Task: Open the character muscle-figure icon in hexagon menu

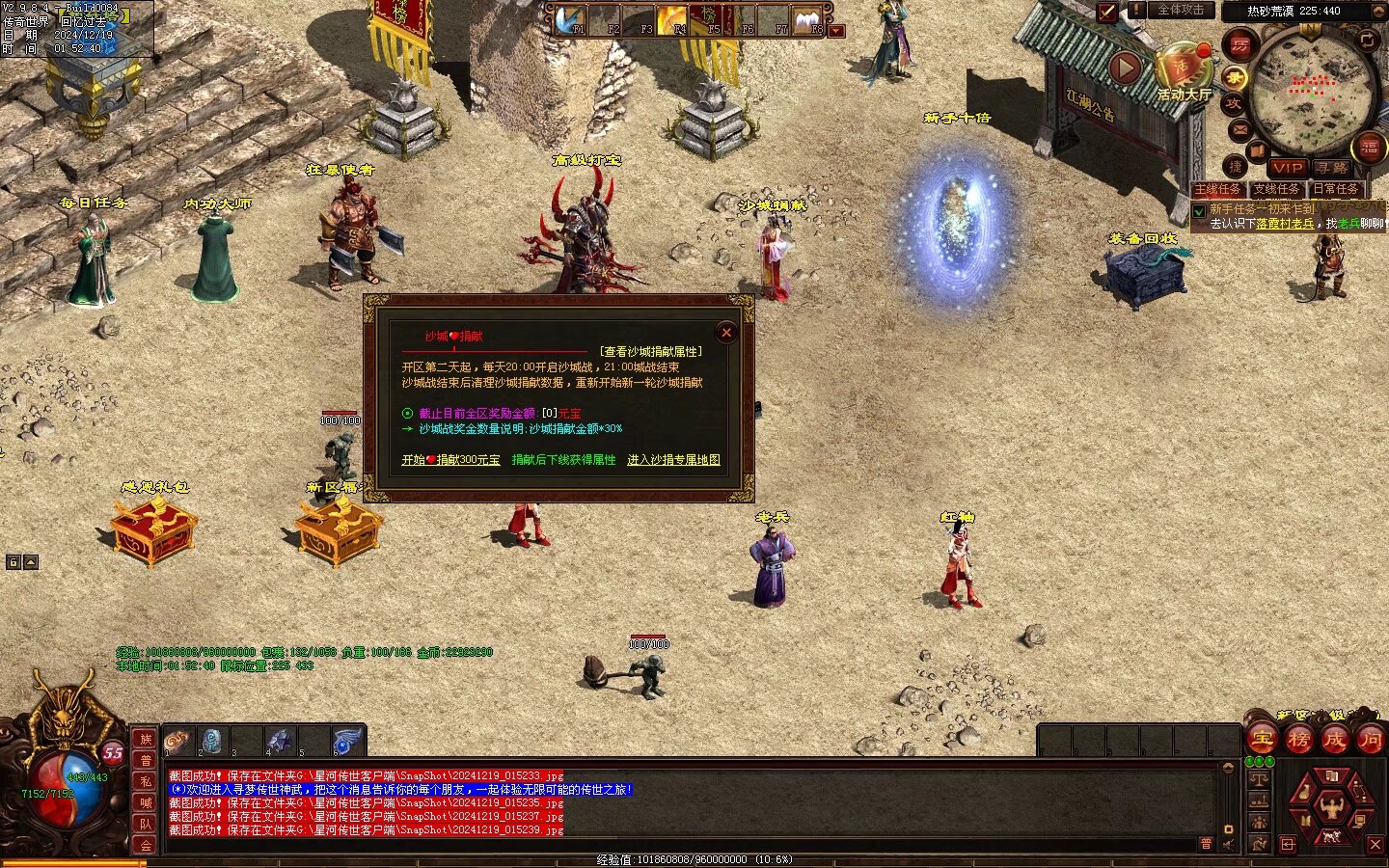Action: click(1332, 805)
